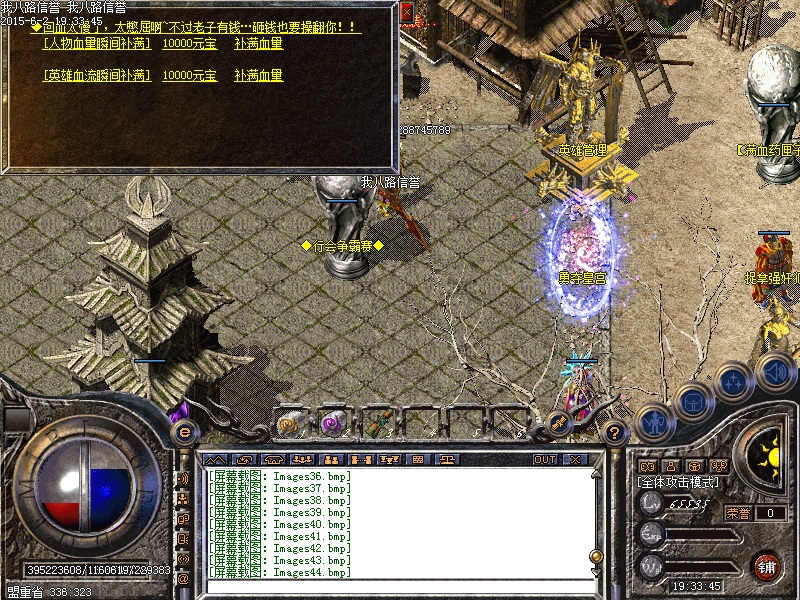This screenshot has width=800, height=600.
Task: Open the question mark help button
Action: pos(616,433)
